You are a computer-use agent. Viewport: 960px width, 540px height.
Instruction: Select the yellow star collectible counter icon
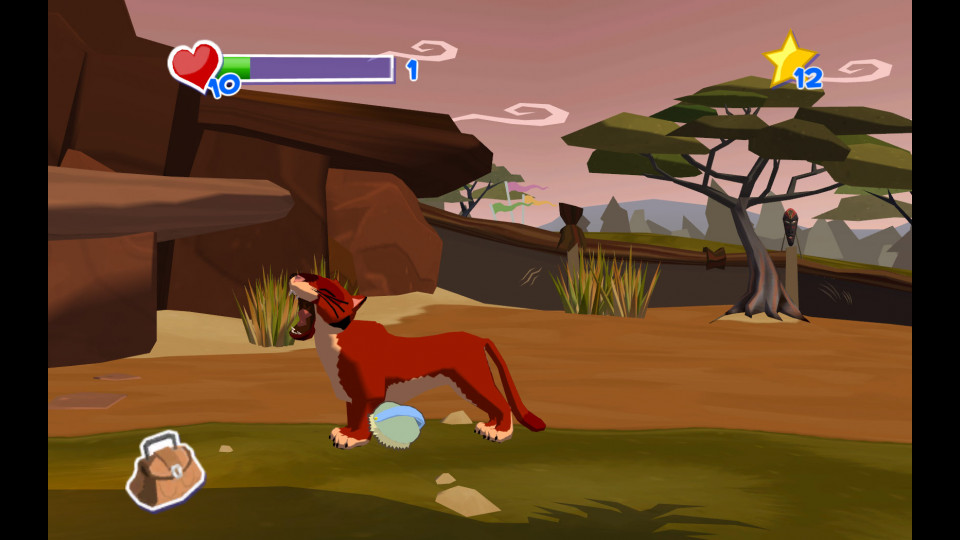788,58
